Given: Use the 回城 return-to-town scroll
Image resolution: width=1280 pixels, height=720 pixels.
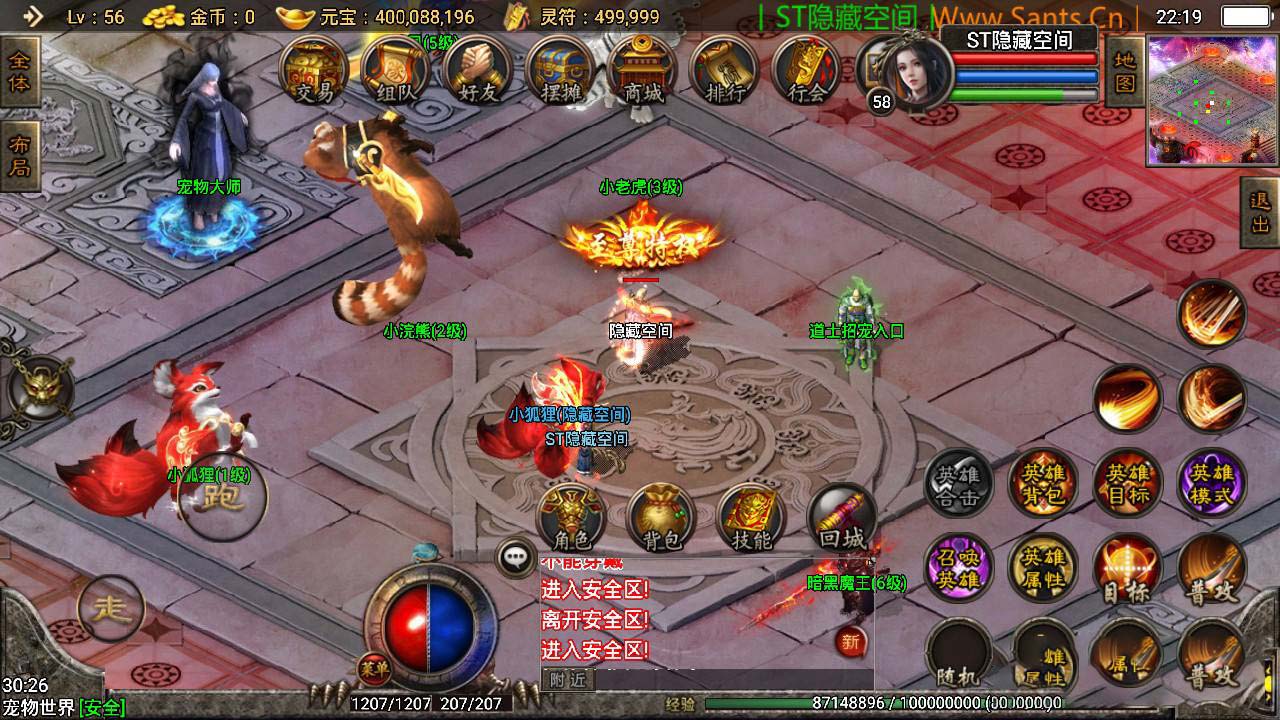Looking at the screenshot, I should [841, 517].
